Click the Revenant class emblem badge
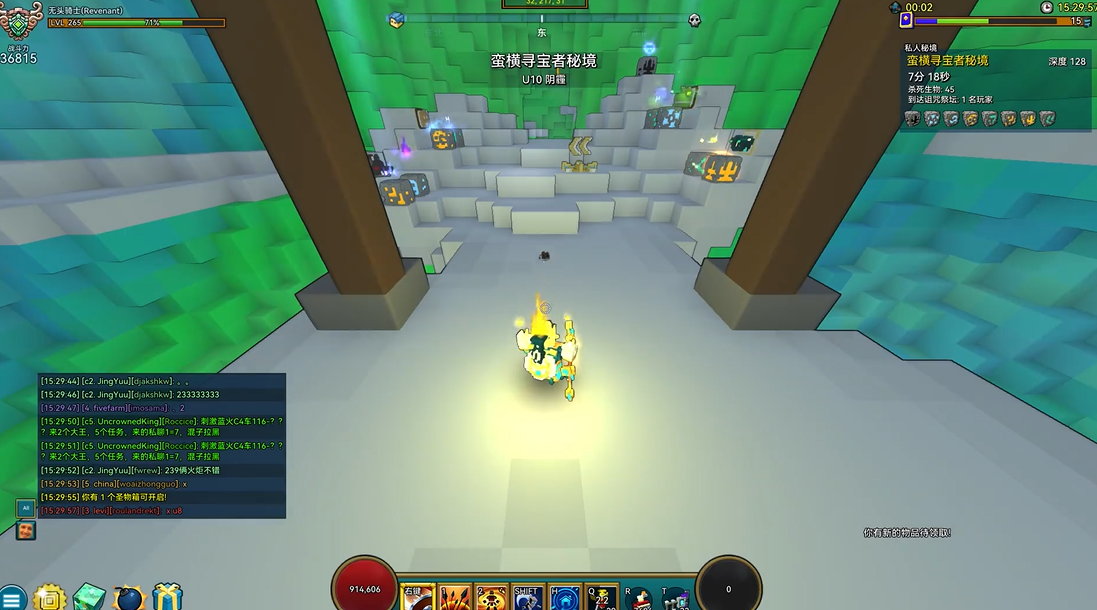1097x610 pixels. point(20,23)
